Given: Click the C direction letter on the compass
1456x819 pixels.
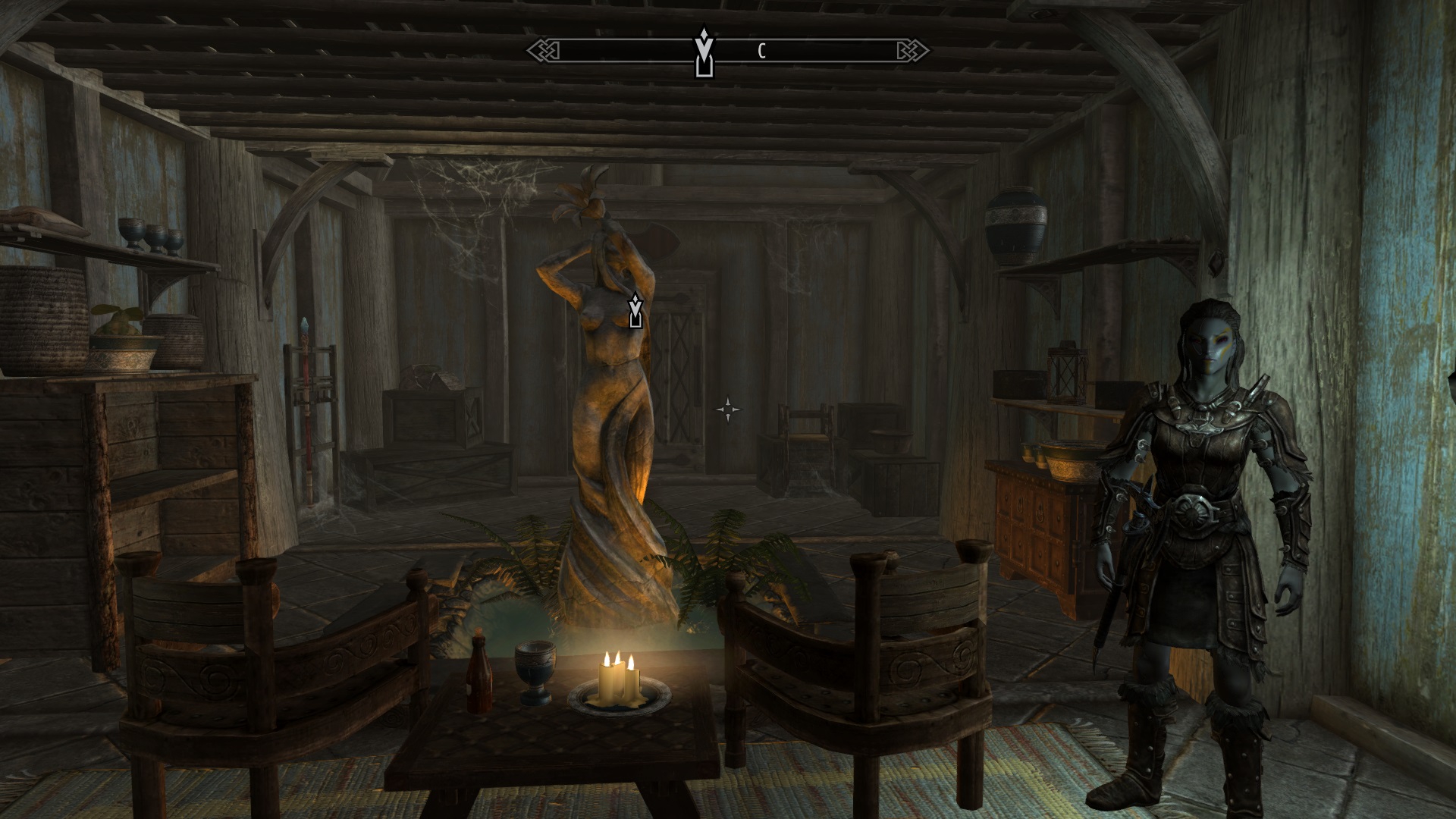Looking at the screenshot, I should pyautogui.click(x=761, y=51).
